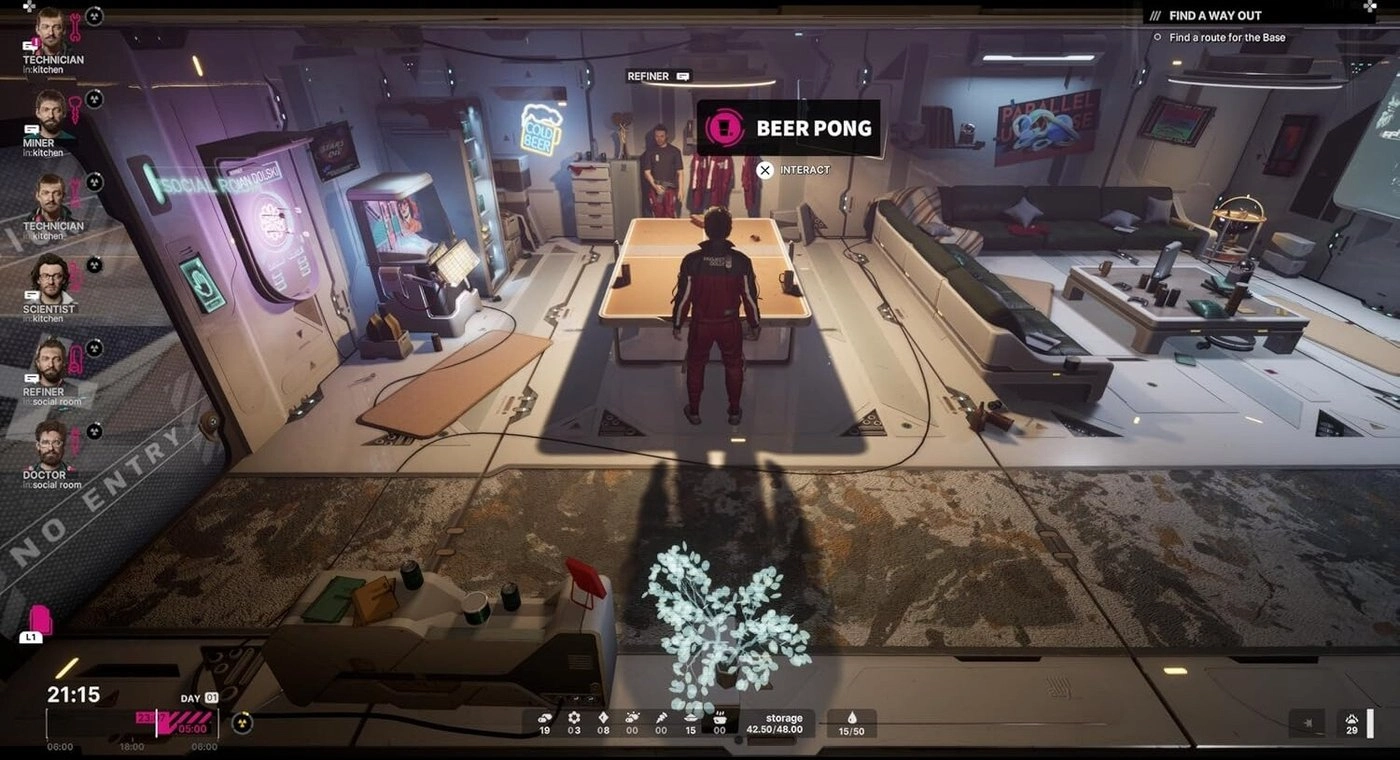This screenshot has width=1400, height=760.
Task: Click the radiation icon beside the timeline
Action: 242,722
